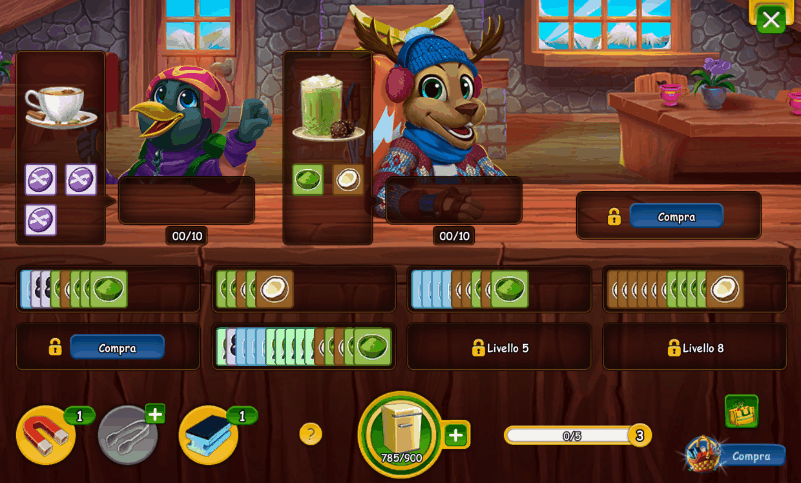Pick the coconut card on the brown-backed stack
The height and width of the screenshot is (483, 801).
tap(725, 289)
